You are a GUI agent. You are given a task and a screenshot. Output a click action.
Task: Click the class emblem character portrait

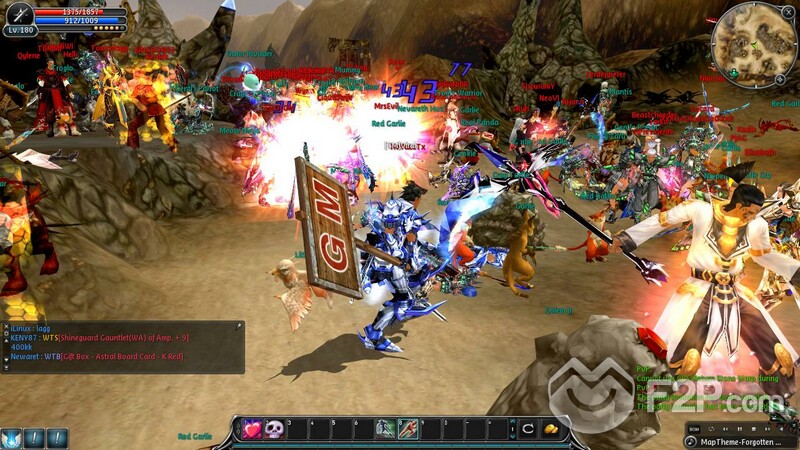tap(17, 15)
